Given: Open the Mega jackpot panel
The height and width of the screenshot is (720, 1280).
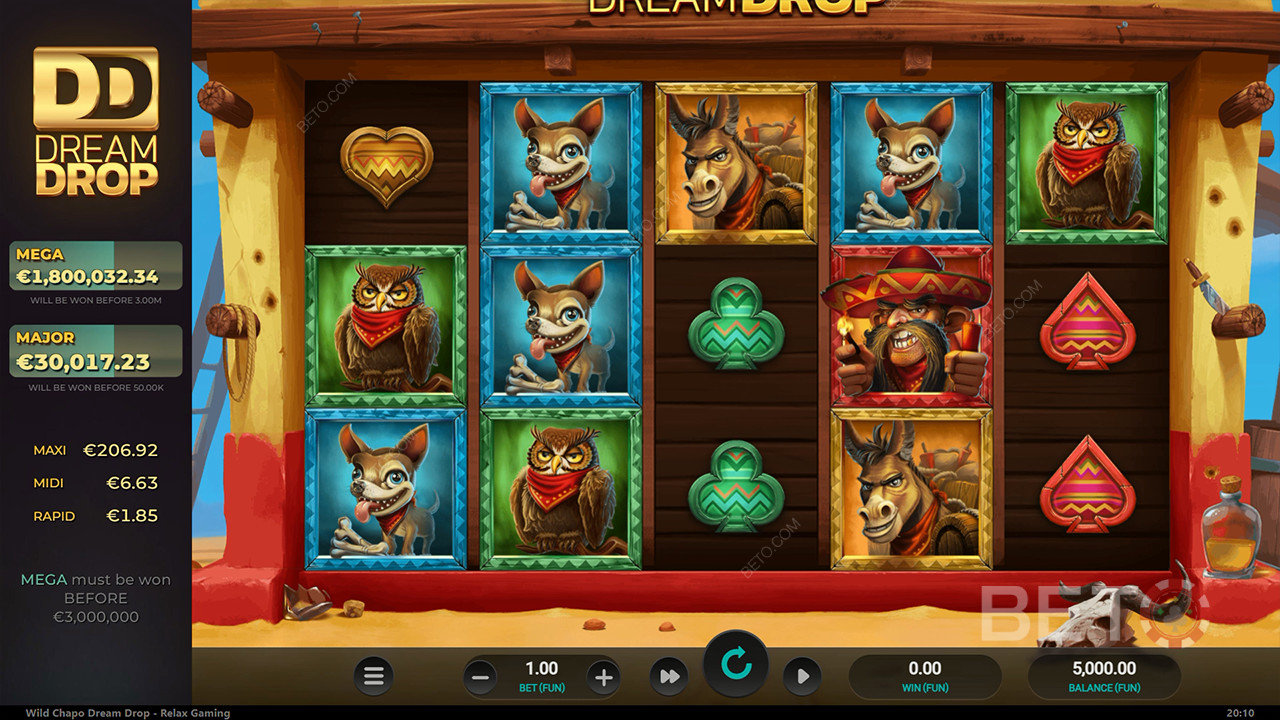Looking at the screenshot, I should point(96,266).
